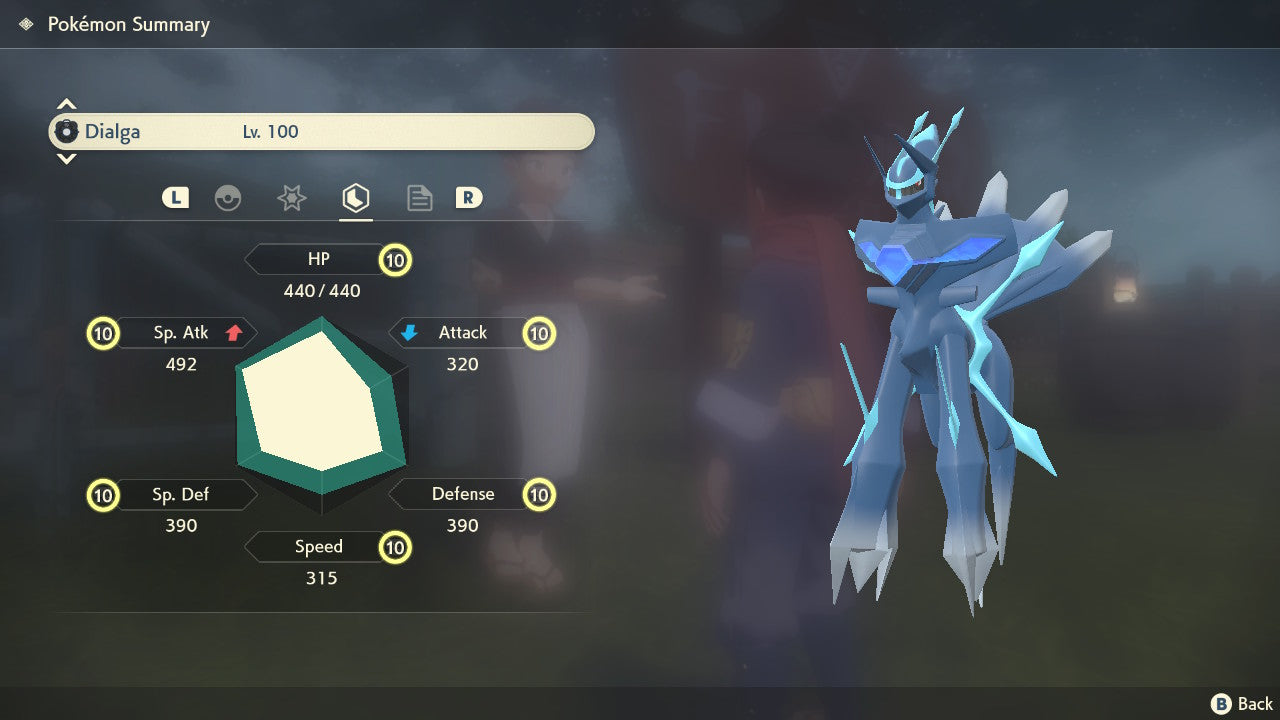The height and width of the screenshot is (720, 1280).
Task: Select the Sp. Atk stat label
Action: (181, 333)
